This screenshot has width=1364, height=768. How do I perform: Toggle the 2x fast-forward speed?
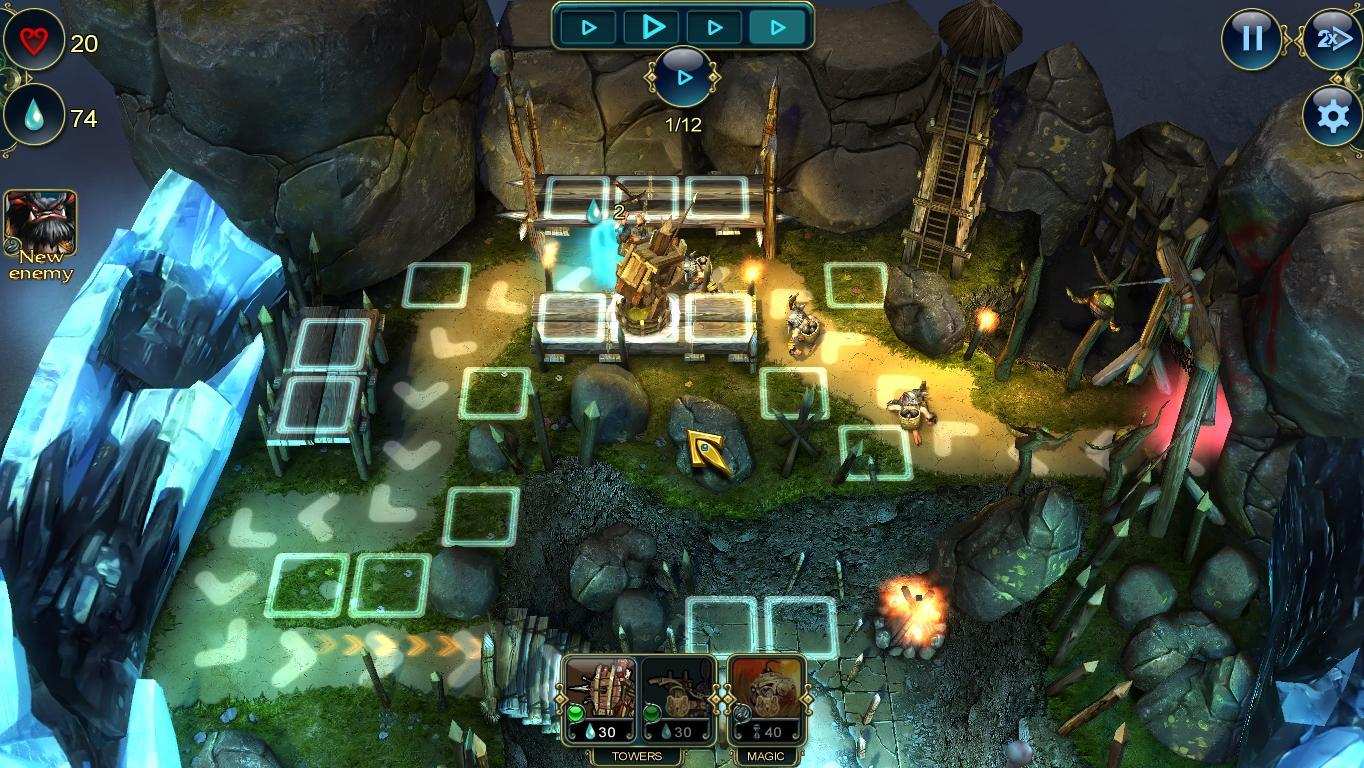[x=1332, y=39]
